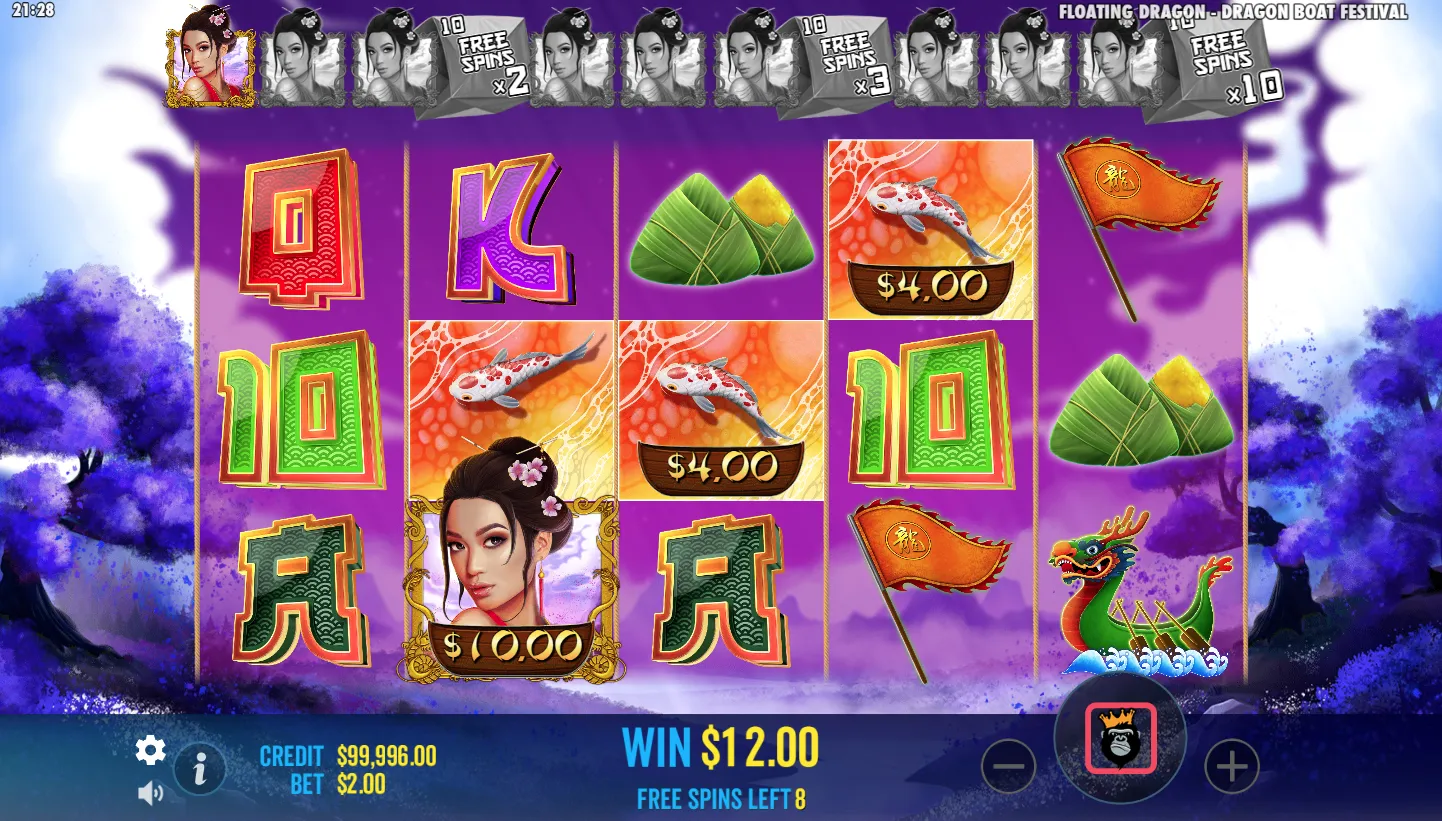Toggle the sound speaker icon
The image size is (1442, 821).
tap(150, 794)
